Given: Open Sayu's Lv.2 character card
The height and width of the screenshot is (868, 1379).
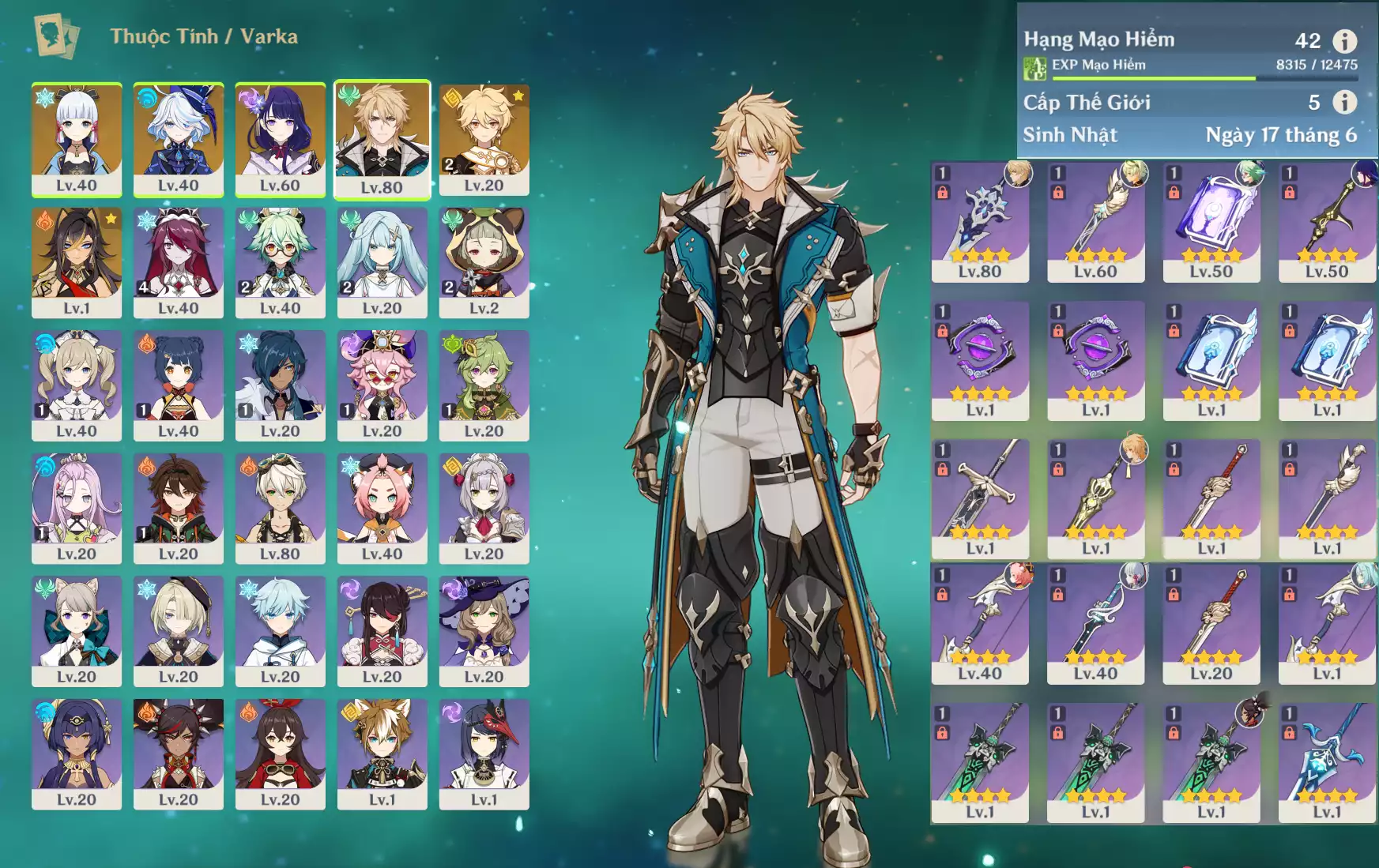Looking at the screenshot, I should pyautogui.click(x=484, y=262).
